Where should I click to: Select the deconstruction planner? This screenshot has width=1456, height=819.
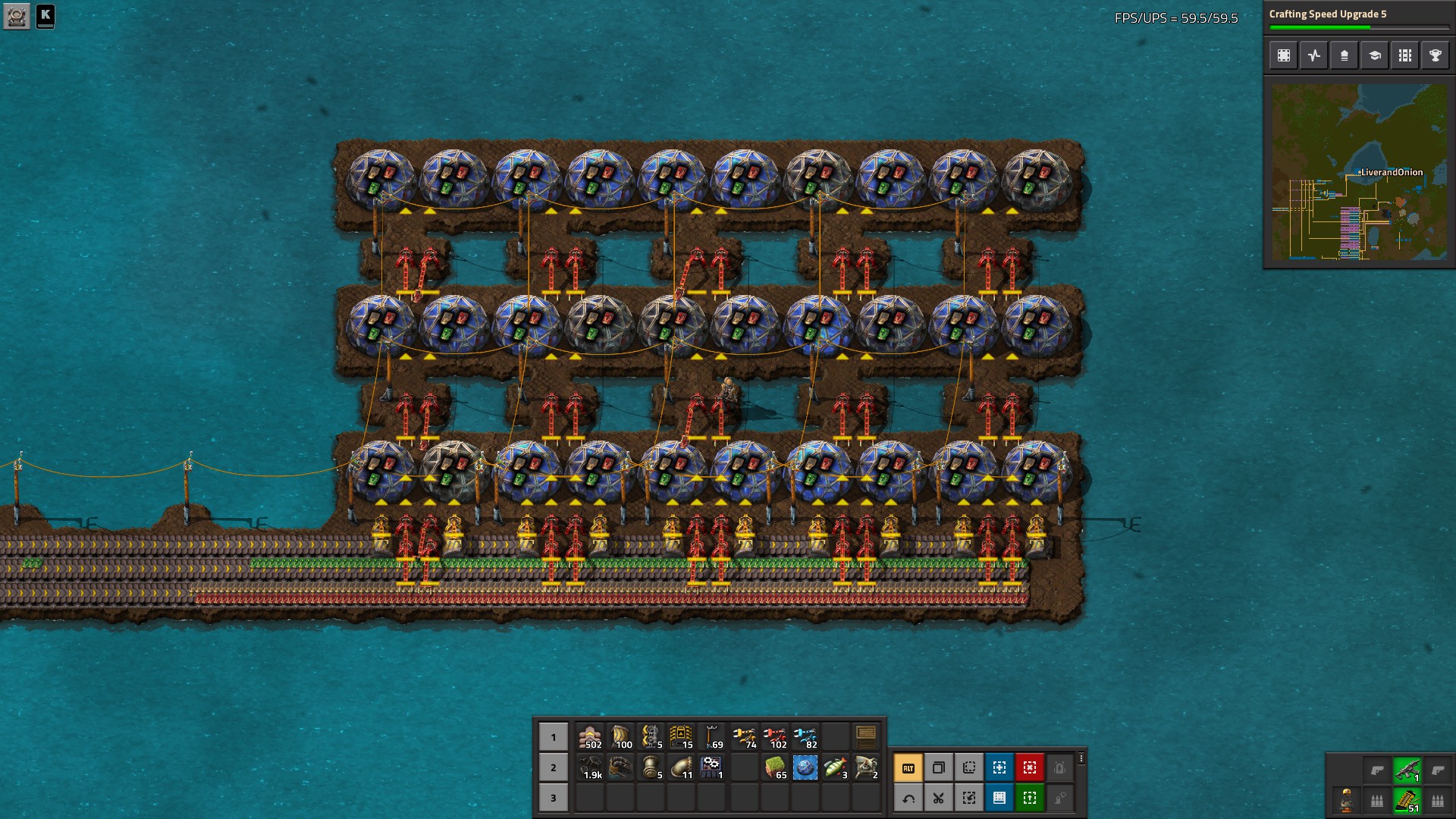(x=1029, y=767)
